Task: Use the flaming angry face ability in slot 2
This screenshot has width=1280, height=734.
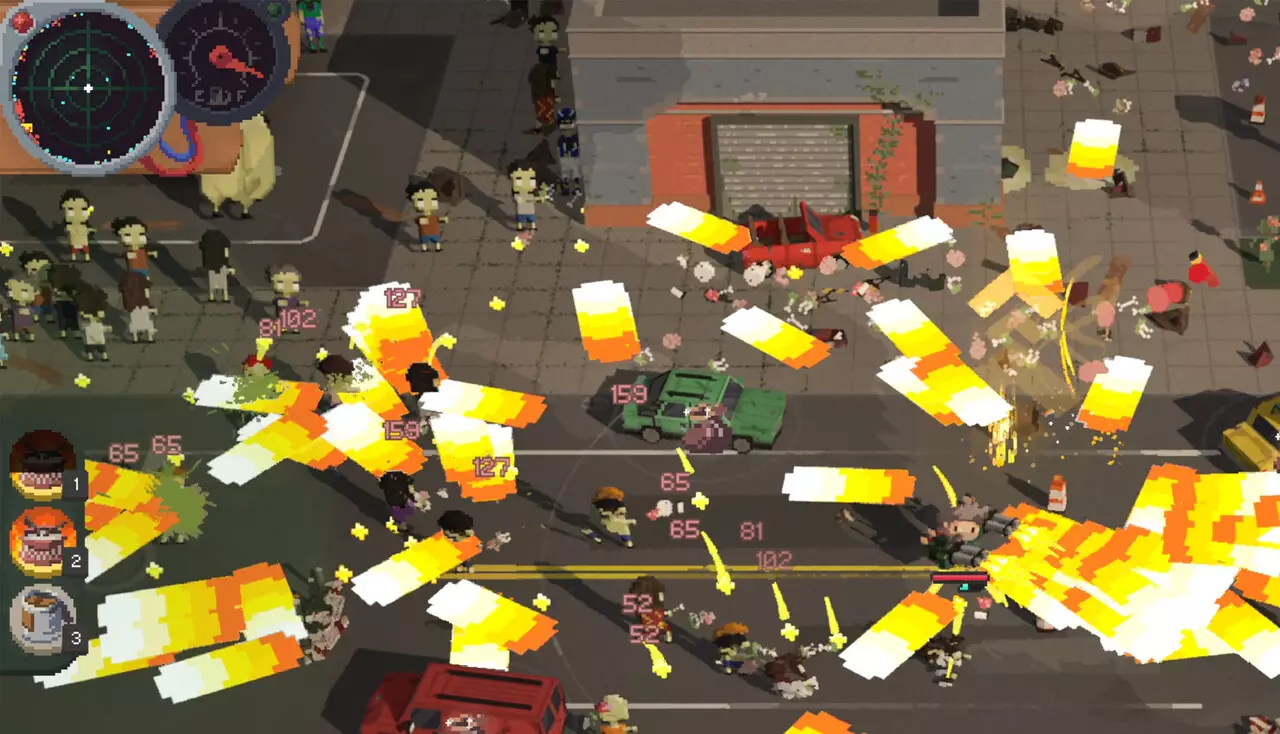Action: [x=43, y=541]
